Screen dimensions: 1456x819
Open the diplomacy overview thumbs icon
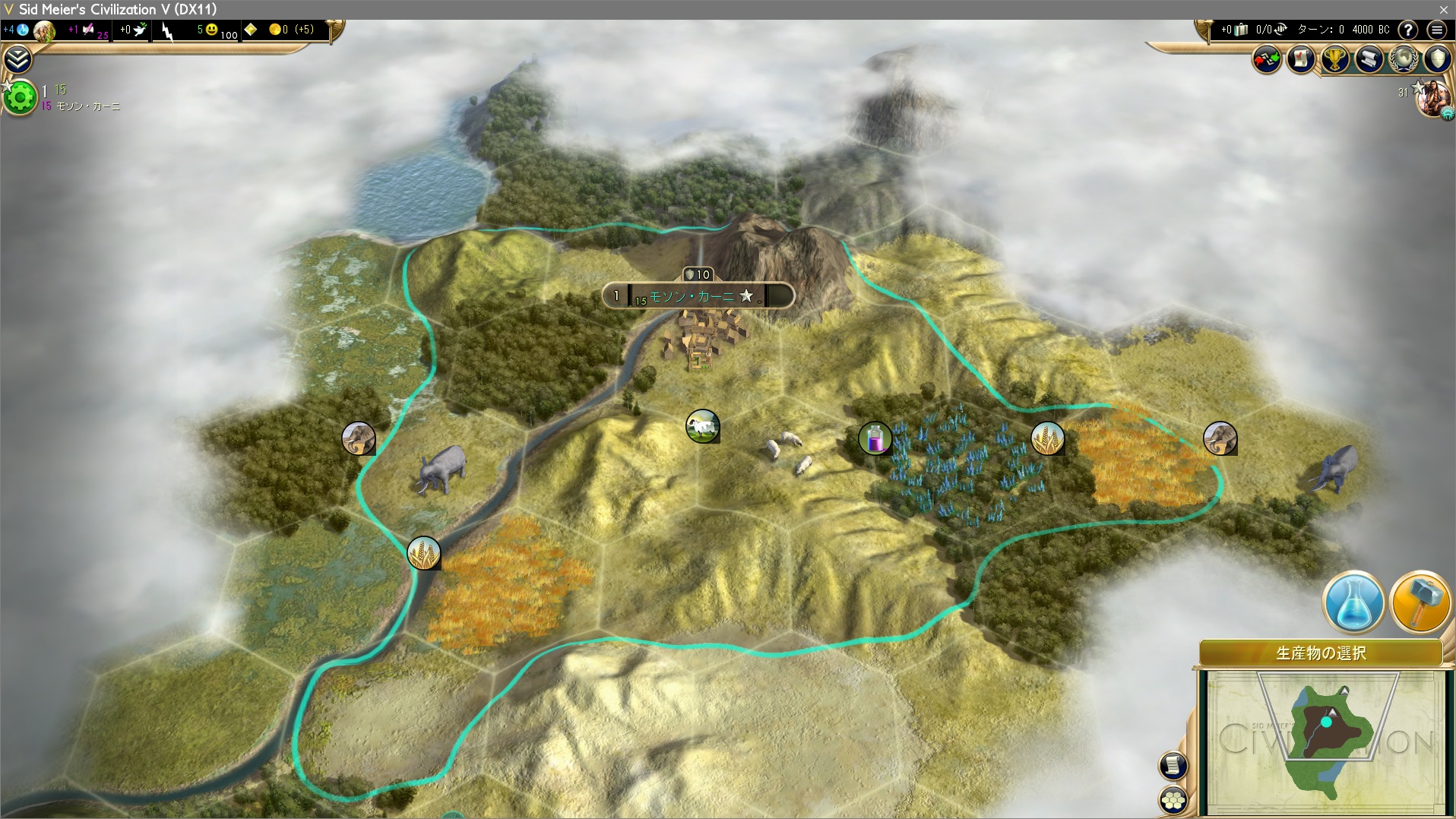[1267, 58]
